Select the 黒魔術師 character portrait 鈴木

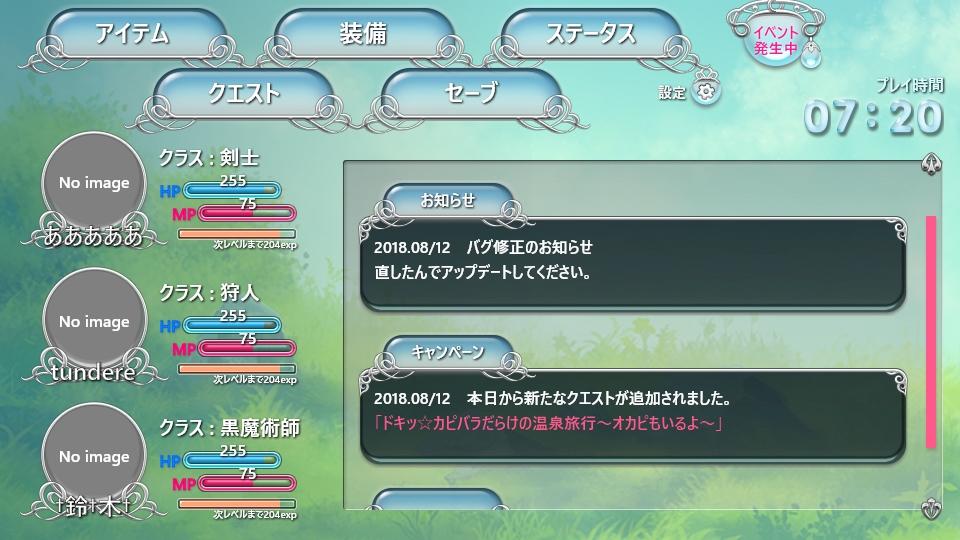tap(94, 457)
